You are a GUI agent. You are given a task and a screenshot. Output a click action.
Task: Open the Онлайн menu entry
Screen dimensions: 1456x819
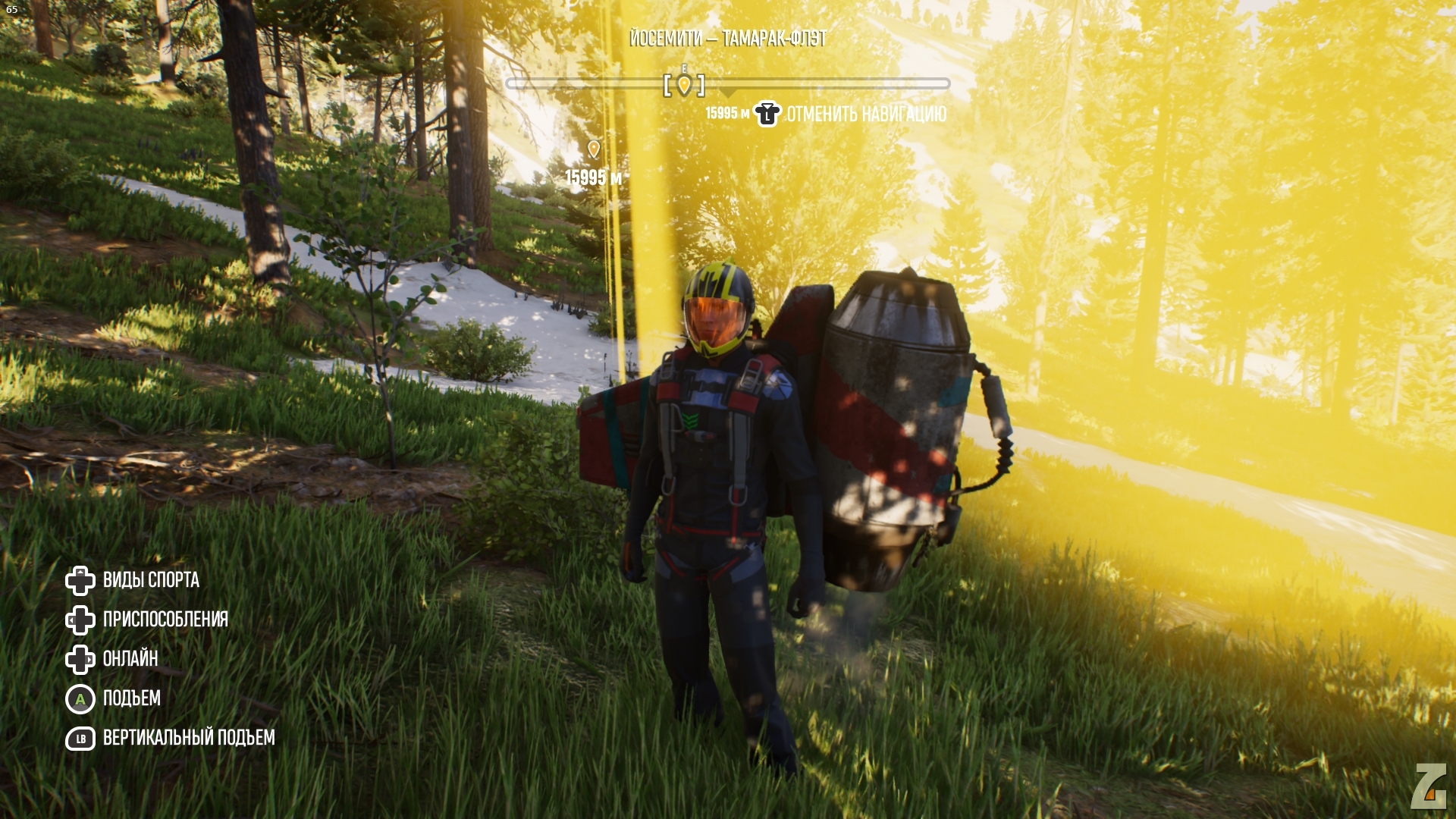(130, 659)
